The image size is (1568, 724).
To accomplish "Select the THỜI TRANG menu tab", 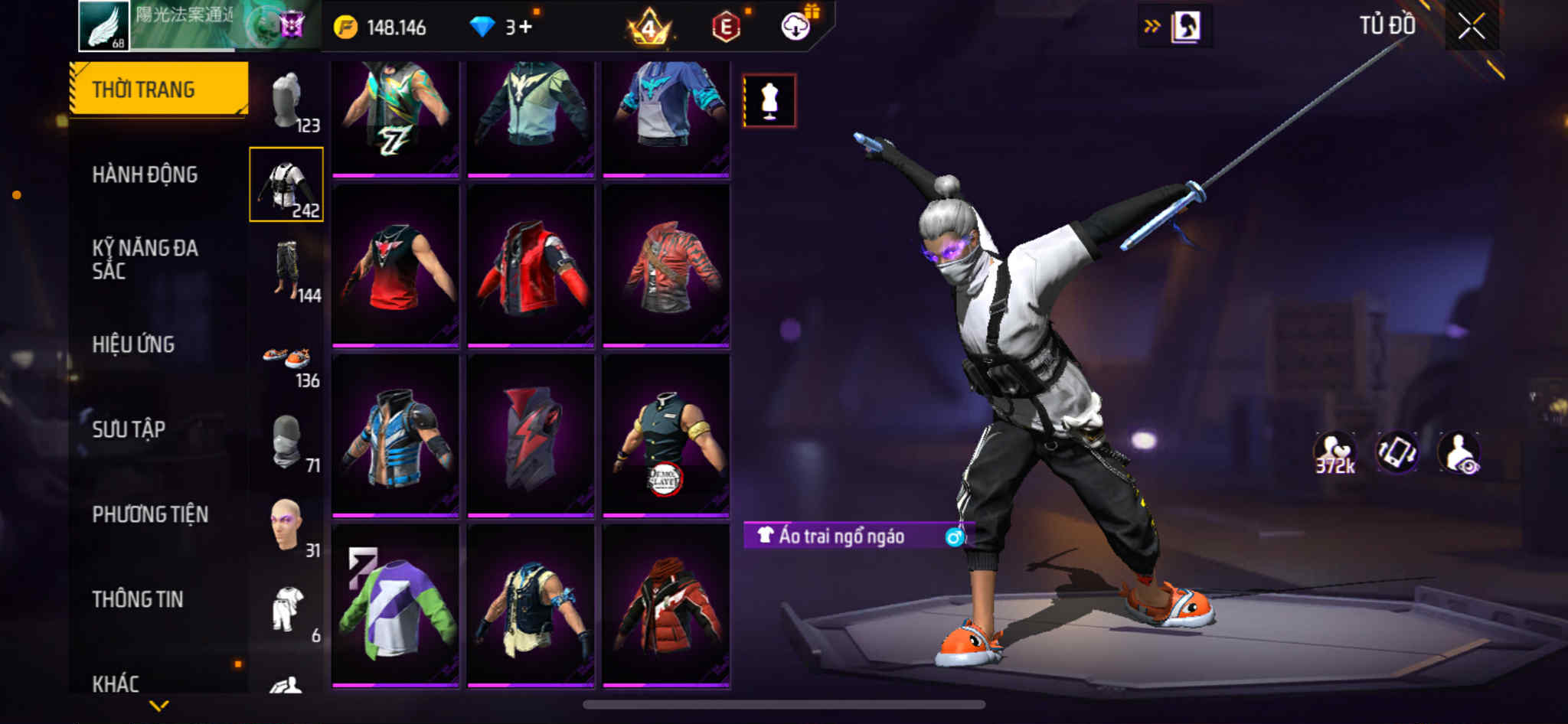I will coord(158,90).
